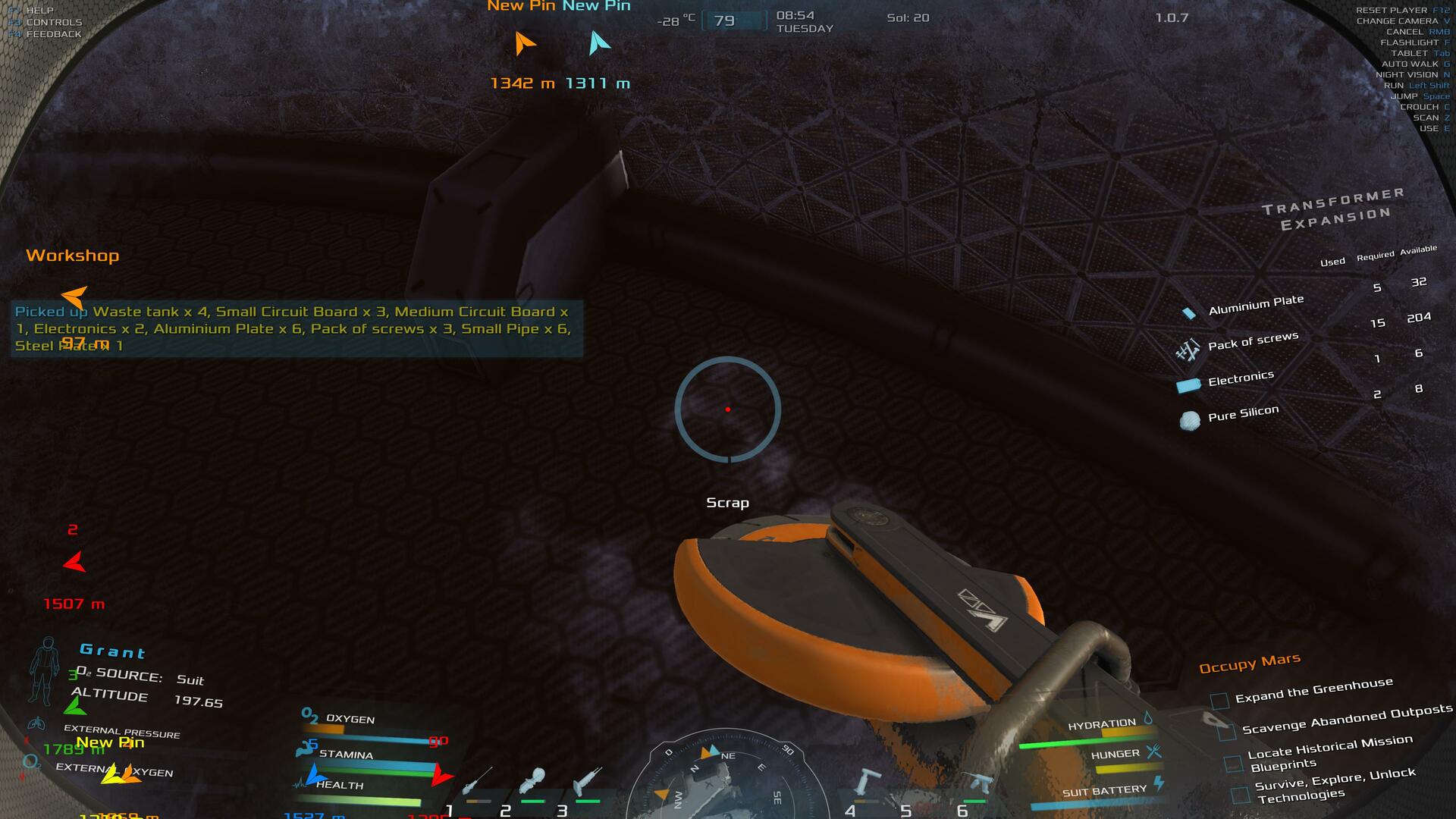Select the Pure Silicon requirement row

1242,414
